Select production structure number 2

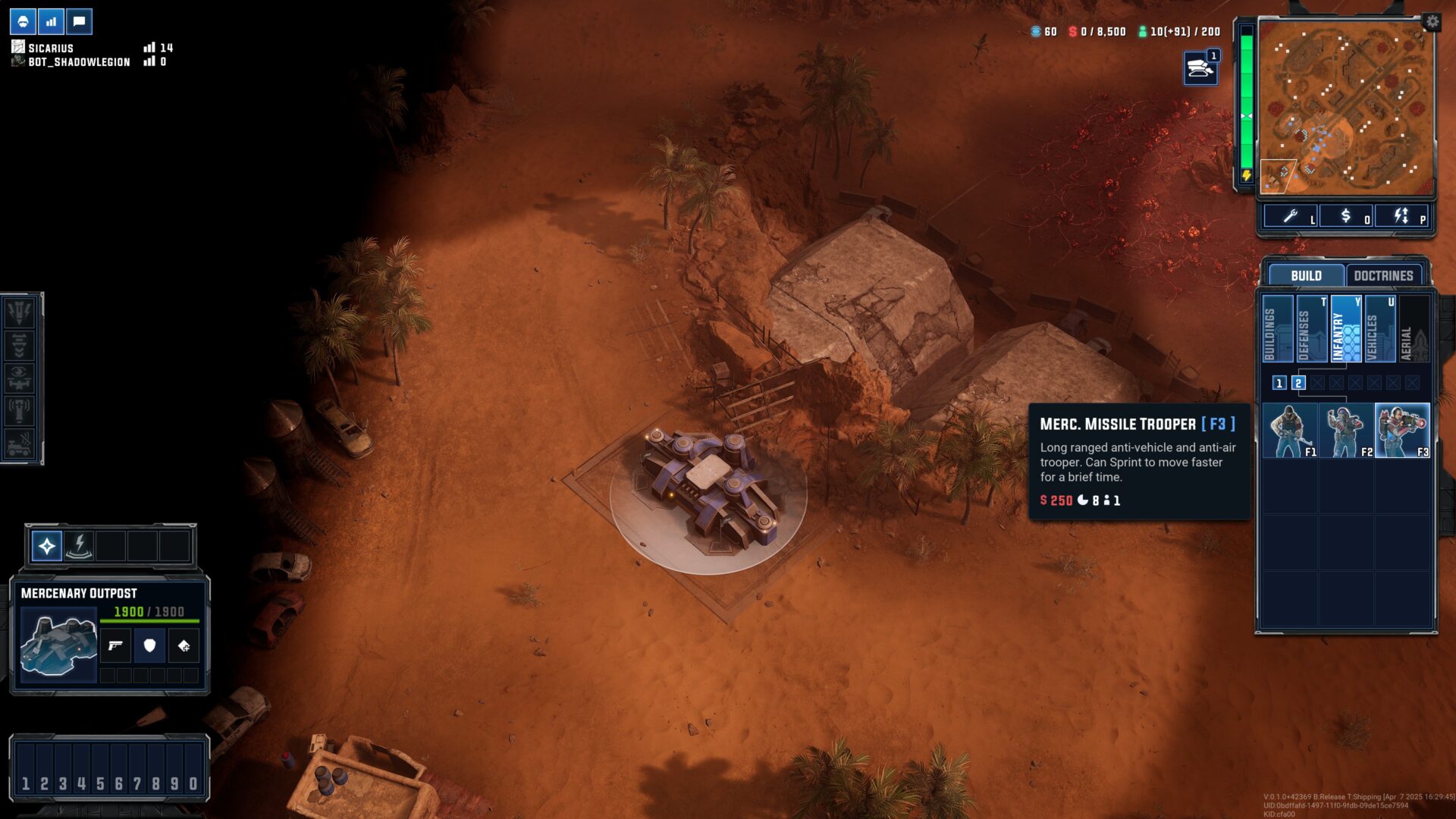click(x=1298, y=383)
